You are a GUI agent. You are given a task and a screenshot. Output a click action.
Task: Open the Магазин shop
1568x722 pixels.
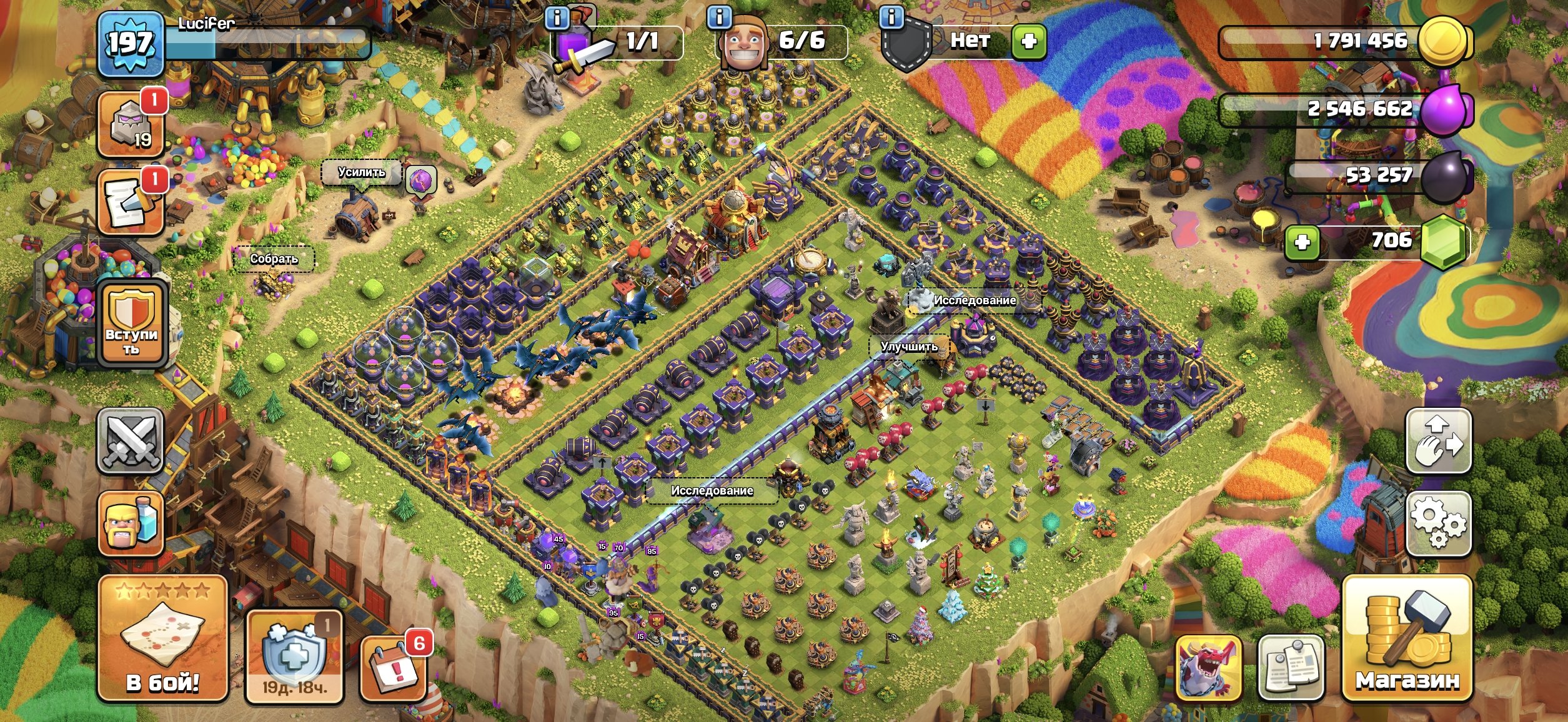coord(1407,638)
